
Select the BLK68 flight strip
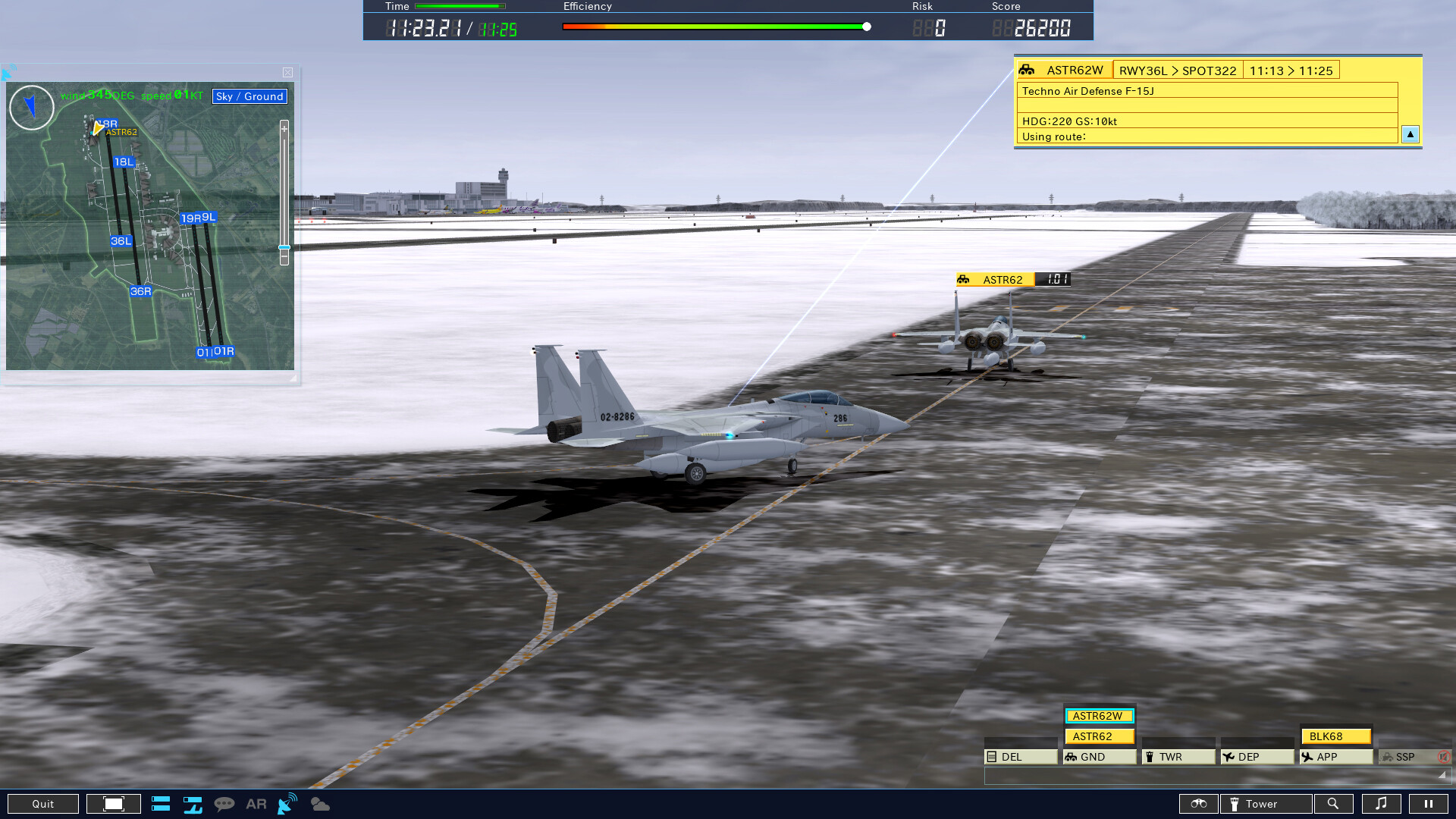click(1337, 736)
